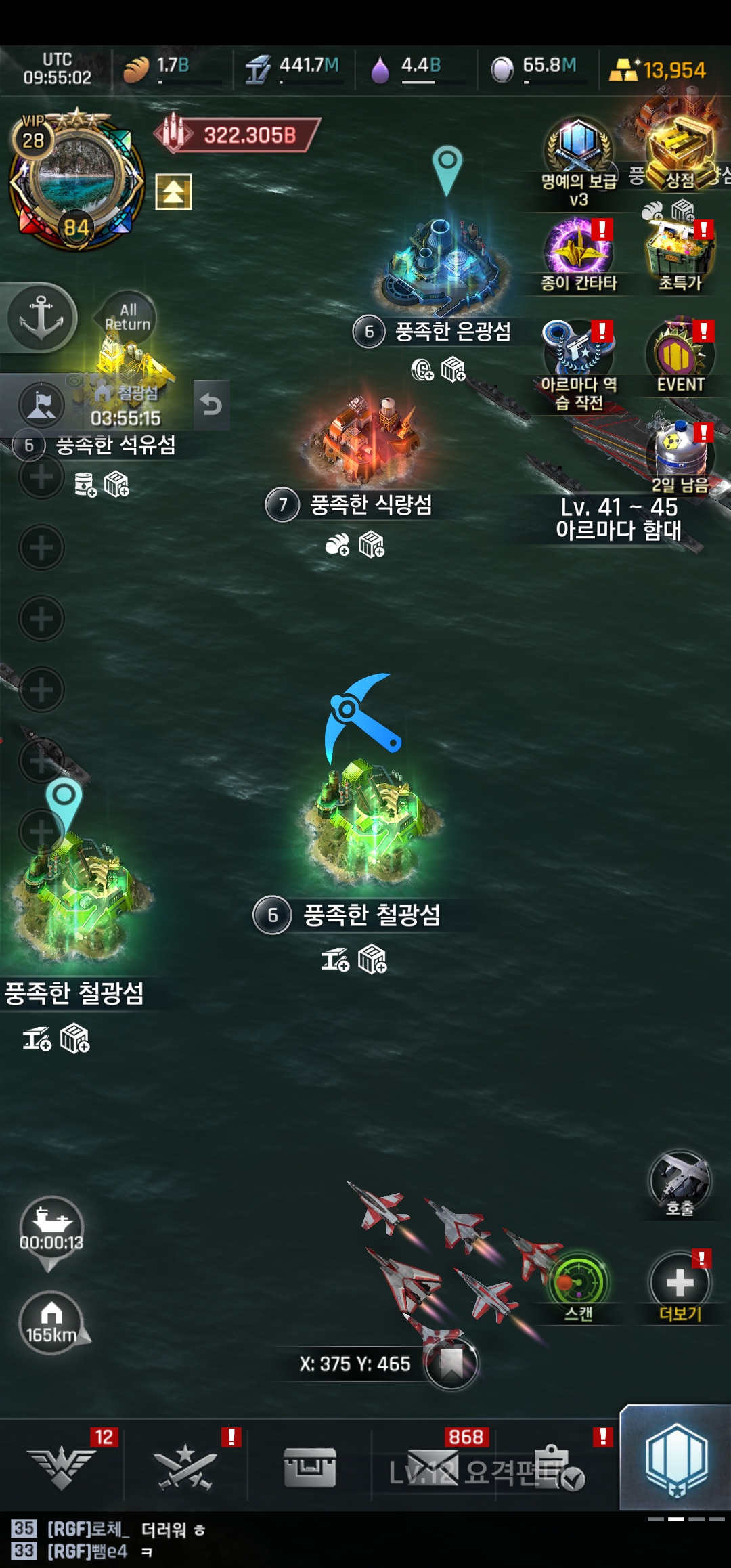This screenshot has width=731, height=1568.
Task: Activate the All Return button
Action: coord(128,318)
